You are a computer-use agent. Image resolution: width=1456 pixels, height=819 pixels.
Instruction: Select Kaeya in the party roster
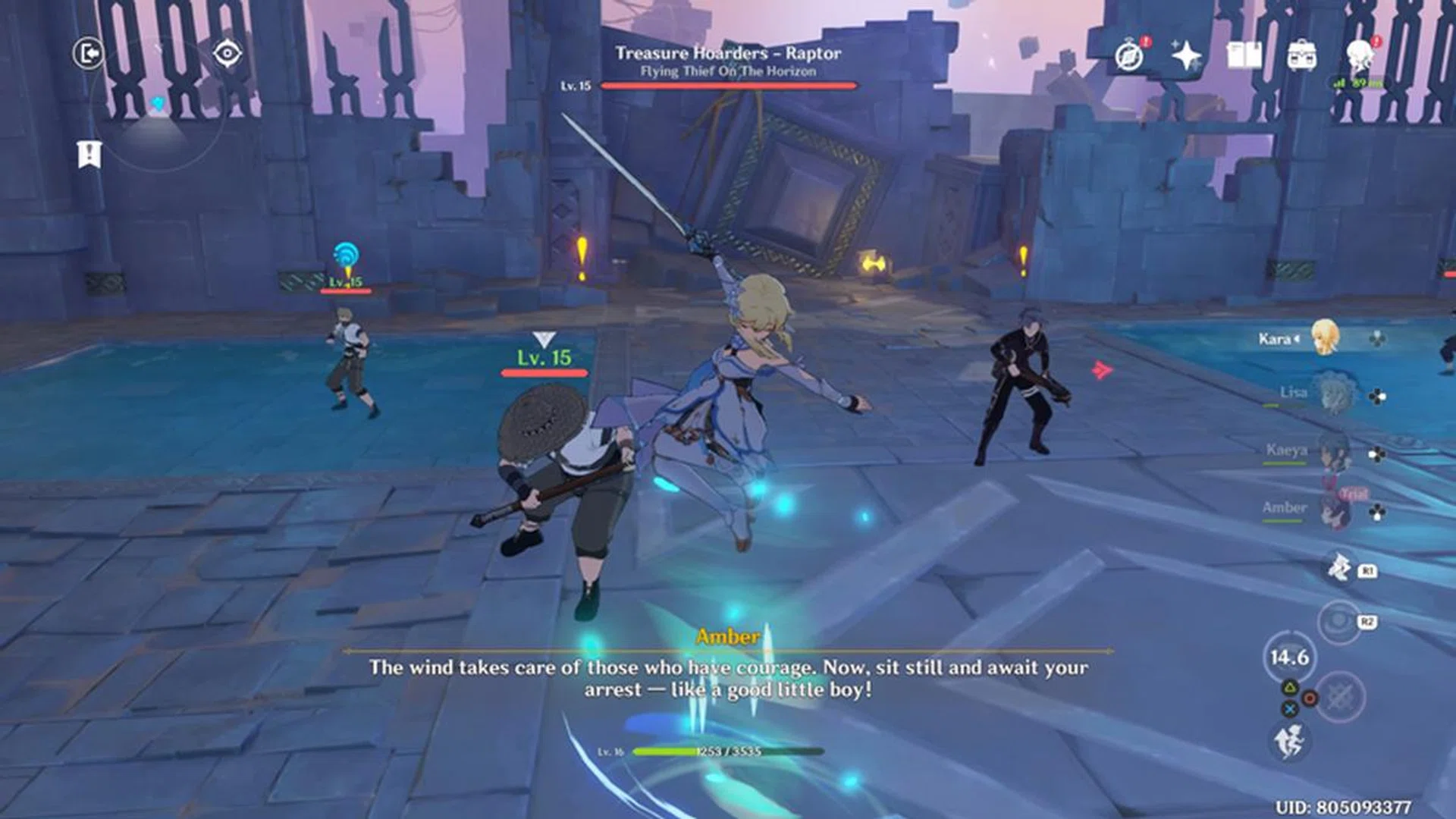[x=1332, y=453]
